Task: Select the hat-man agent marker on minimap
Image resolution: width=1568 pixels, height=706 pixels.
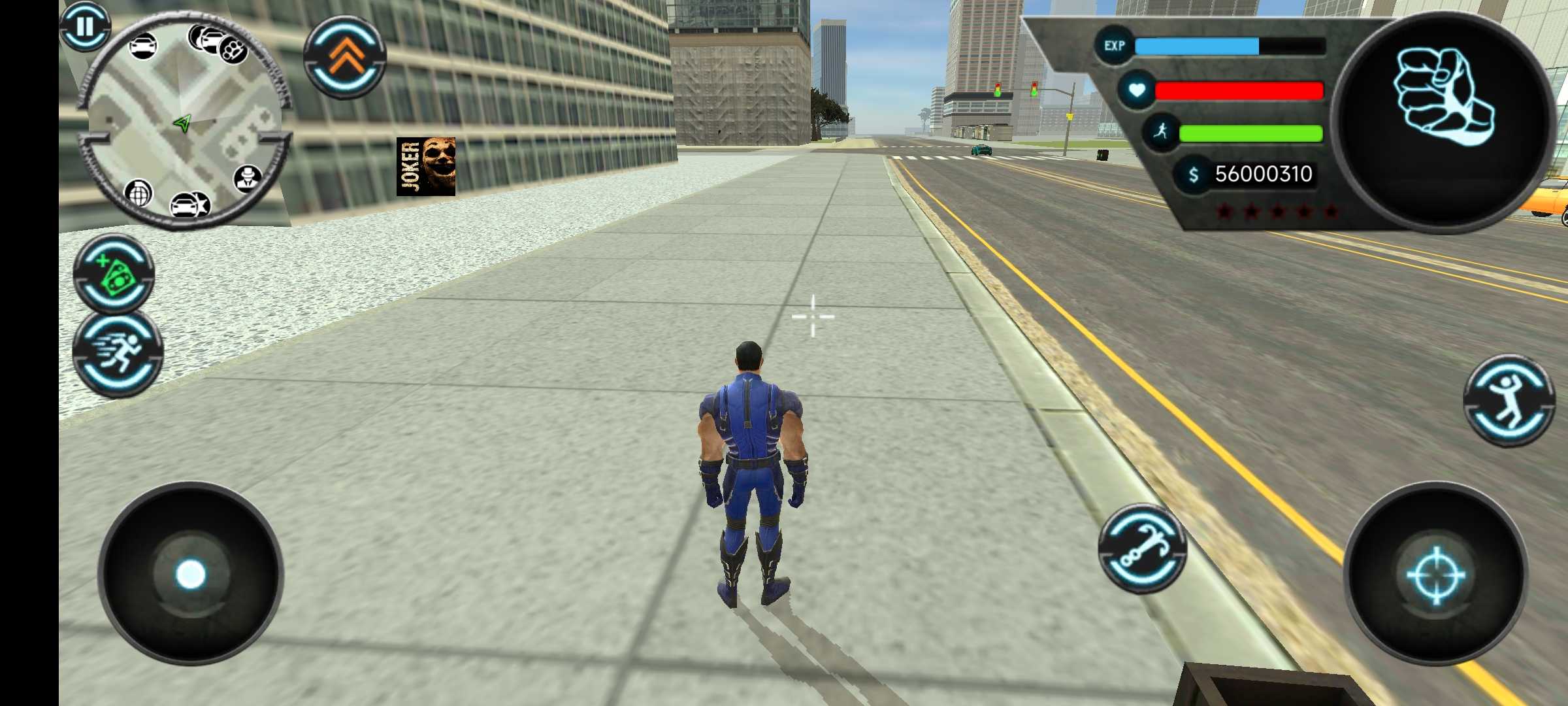Action: click(248, 177)
